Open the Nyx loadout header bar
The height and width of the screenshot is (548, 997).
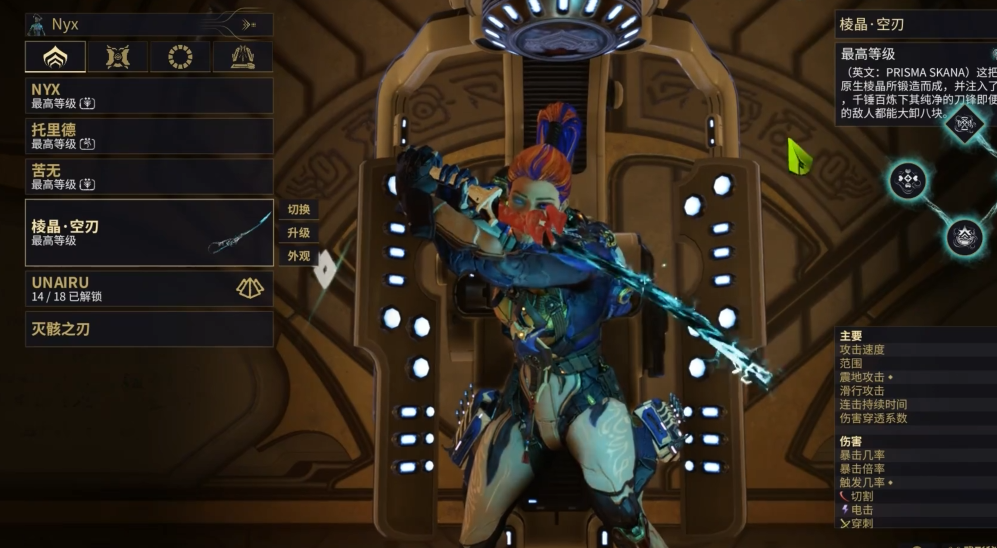pos(149,24)
